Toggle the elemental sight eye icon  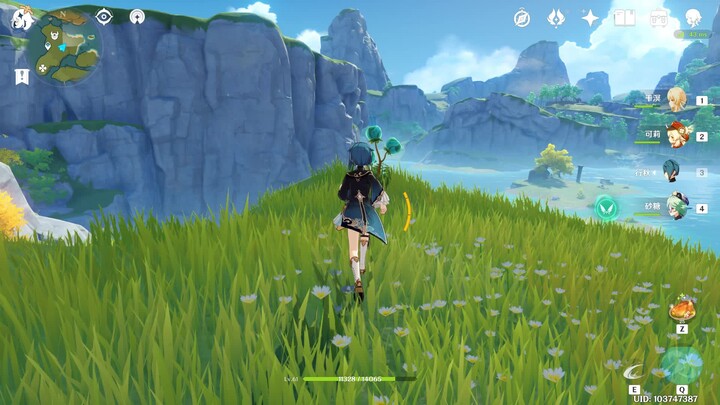[104, 16]
